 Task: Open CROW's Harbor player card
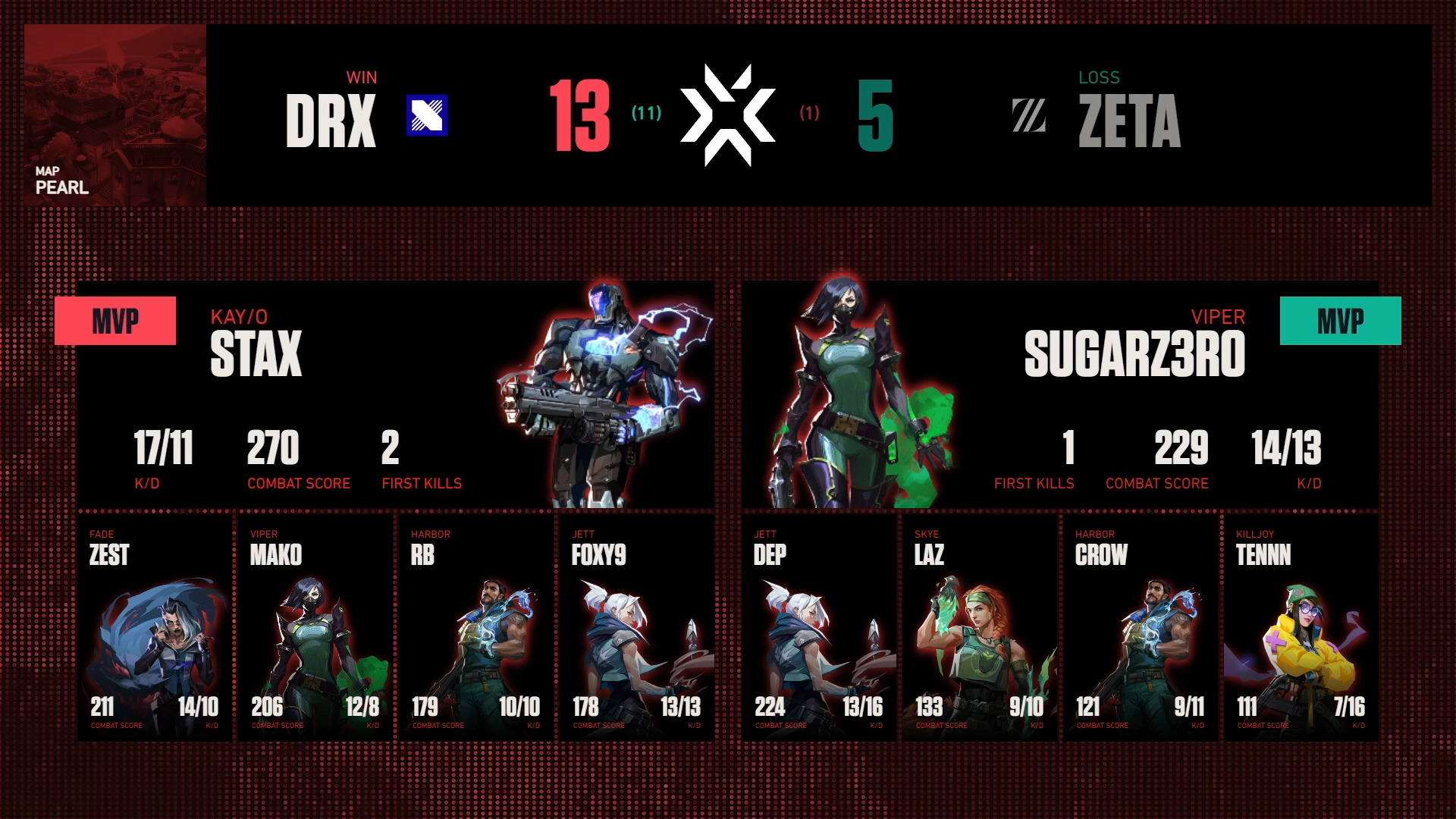1141,628
